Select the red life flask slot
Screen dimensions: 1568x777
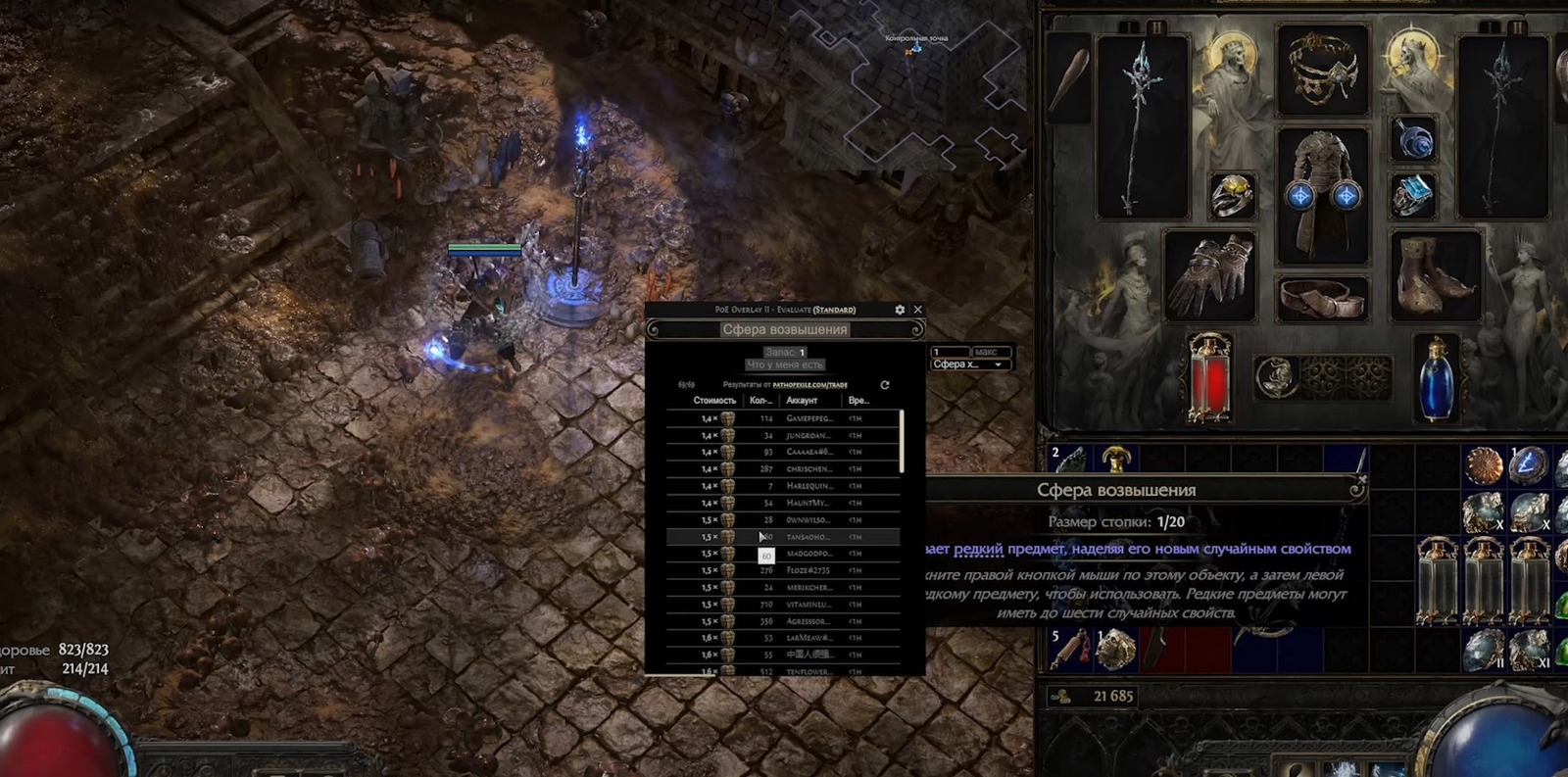pos(1210,378)
